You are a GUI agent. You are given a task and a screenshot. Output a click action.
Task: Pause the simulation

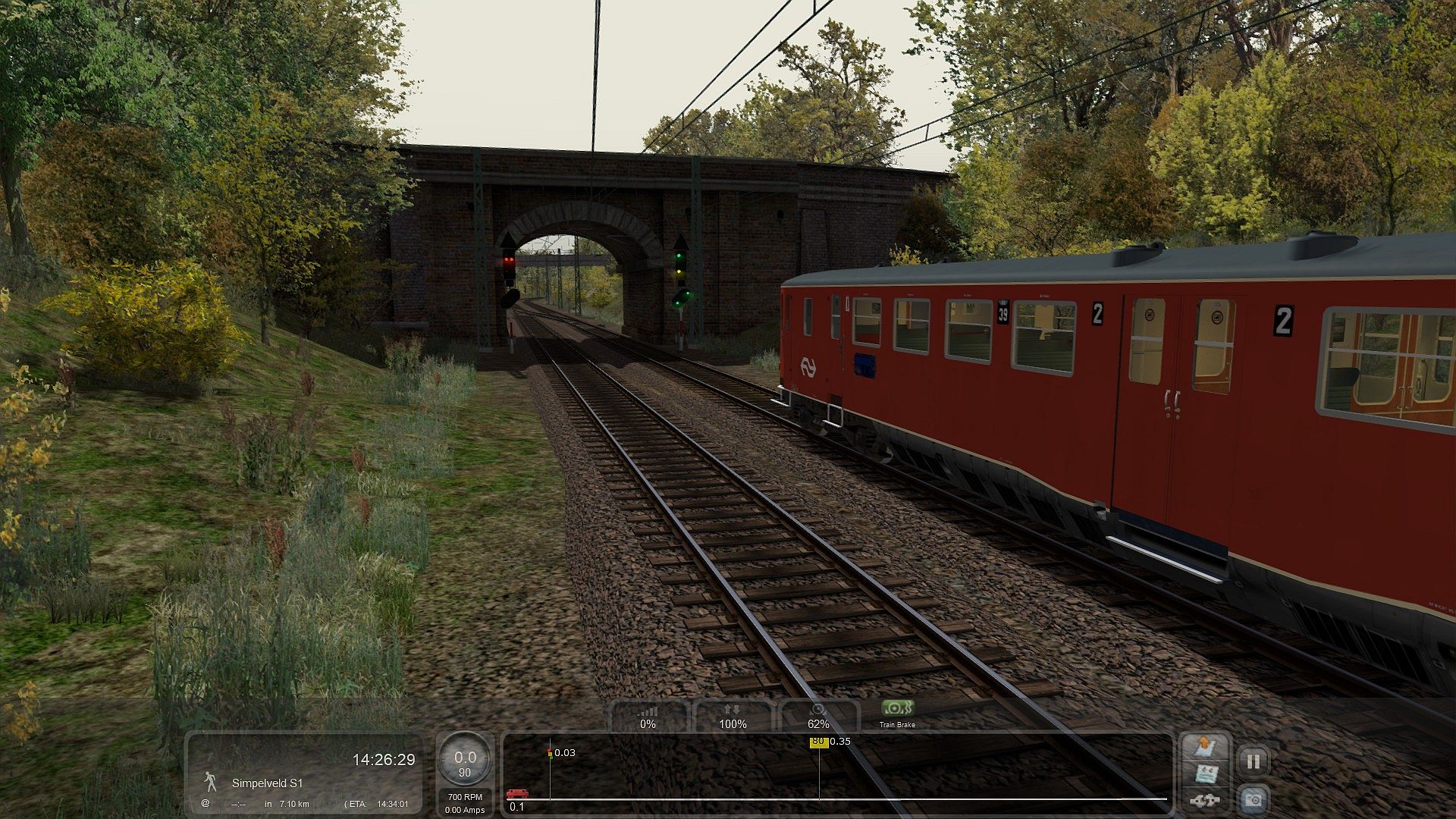1253,761
